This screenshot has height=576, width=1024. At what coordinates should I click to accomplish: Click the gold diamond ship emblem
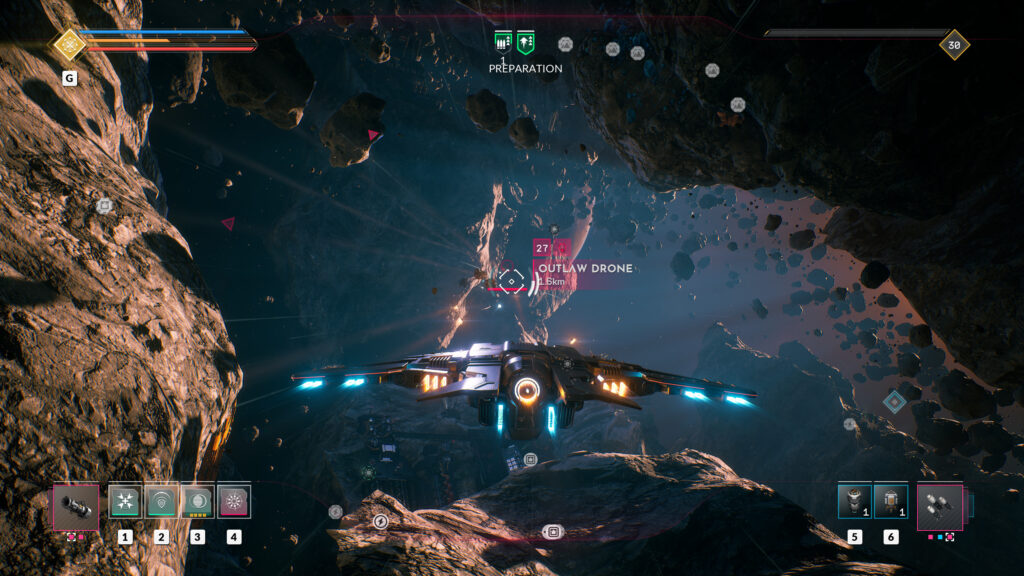pos(68,44)
